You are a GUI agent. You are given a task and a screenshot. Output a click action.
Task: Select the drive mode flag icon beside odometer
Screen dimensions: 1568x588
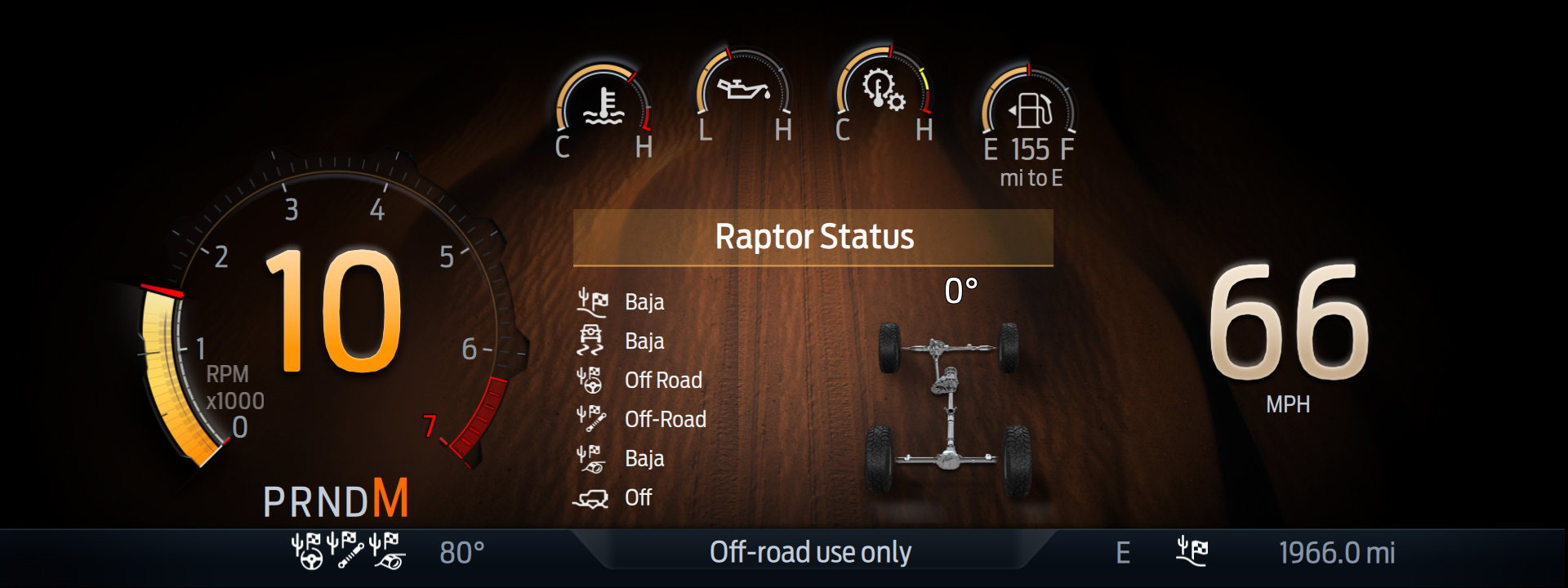[1192, 551]
